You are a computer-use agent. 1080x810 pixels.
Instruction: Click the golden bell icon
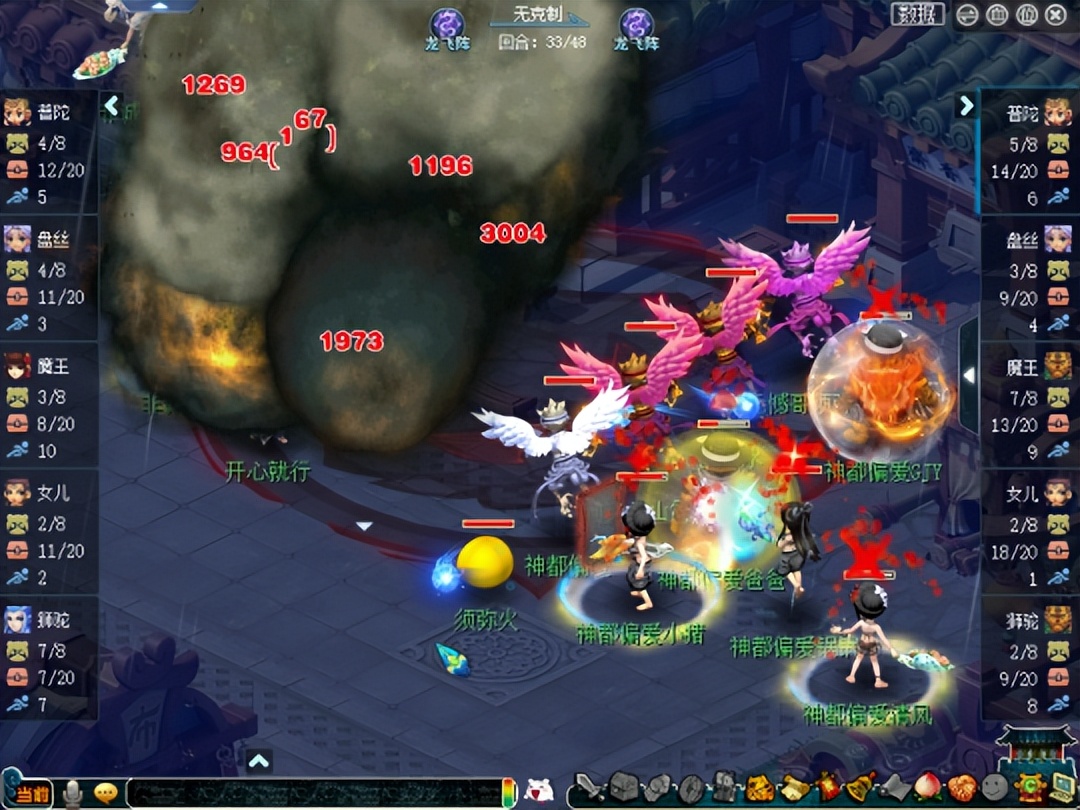click(860, 786)
